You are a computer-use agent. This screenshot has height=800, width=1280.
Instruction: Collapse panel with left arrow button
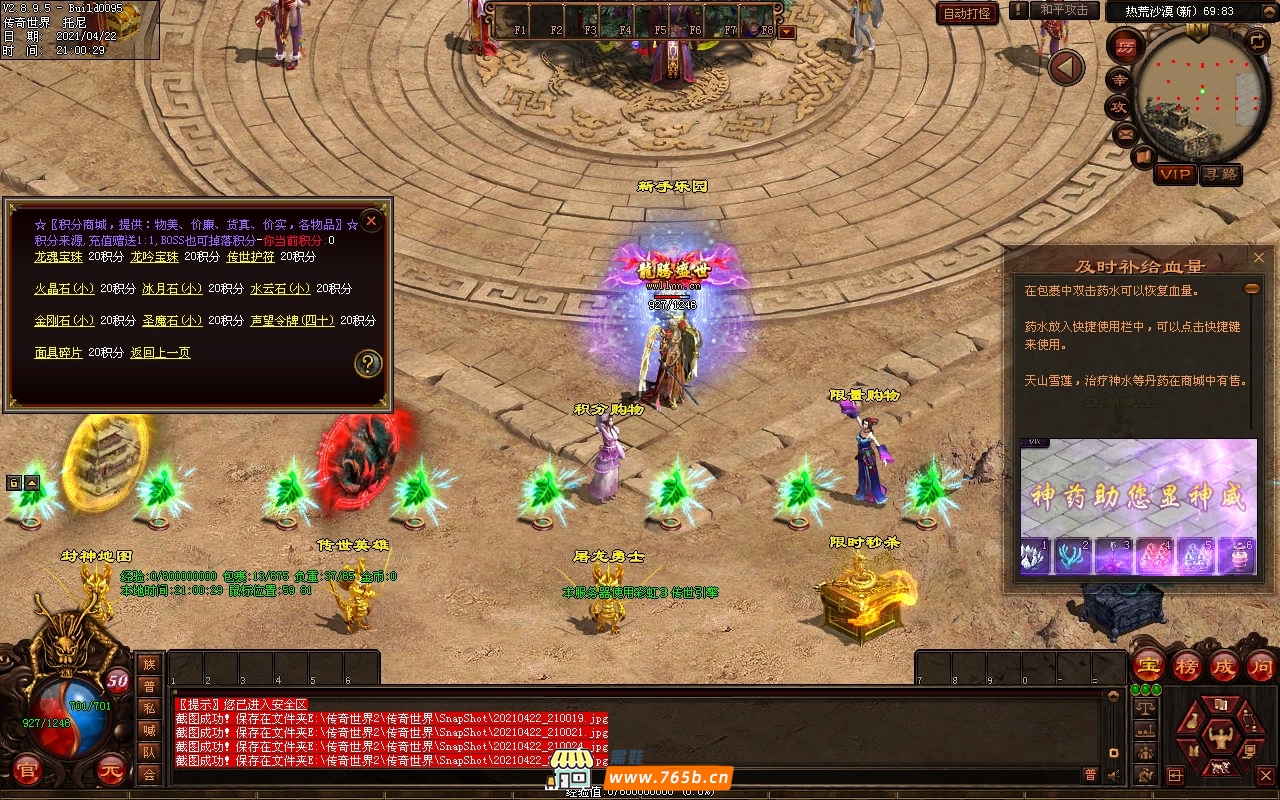1066,68
